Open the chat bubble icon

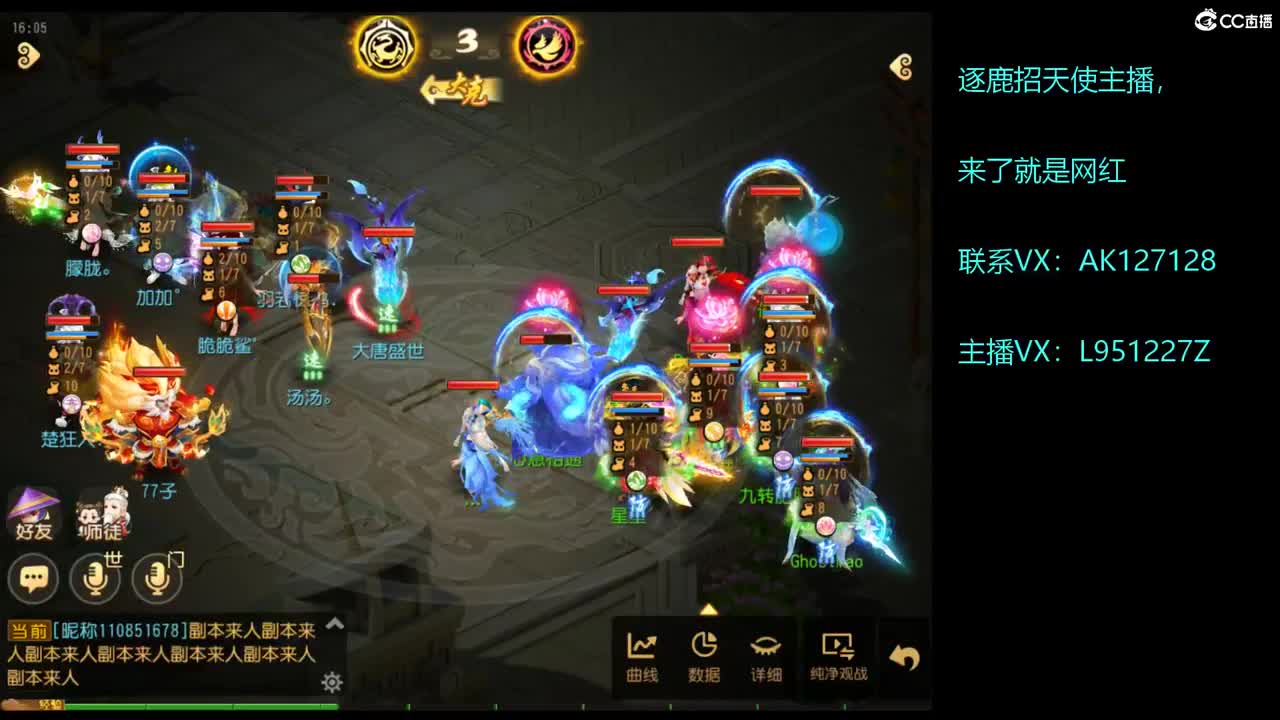[33, 579]
